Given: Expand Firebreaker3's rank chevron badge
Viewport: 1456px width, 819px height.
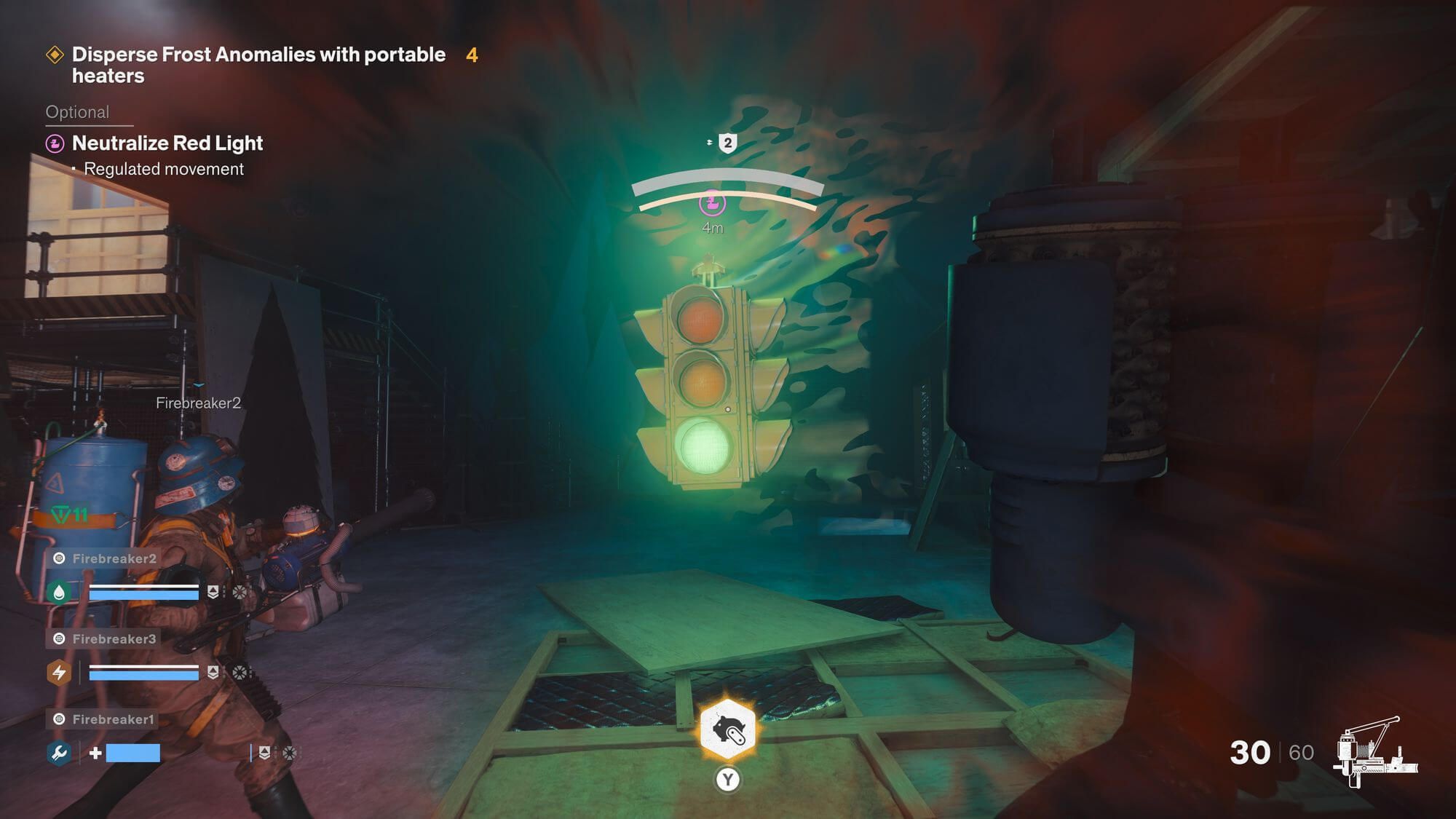Looking at the screenshot, I should click(213, 673).
